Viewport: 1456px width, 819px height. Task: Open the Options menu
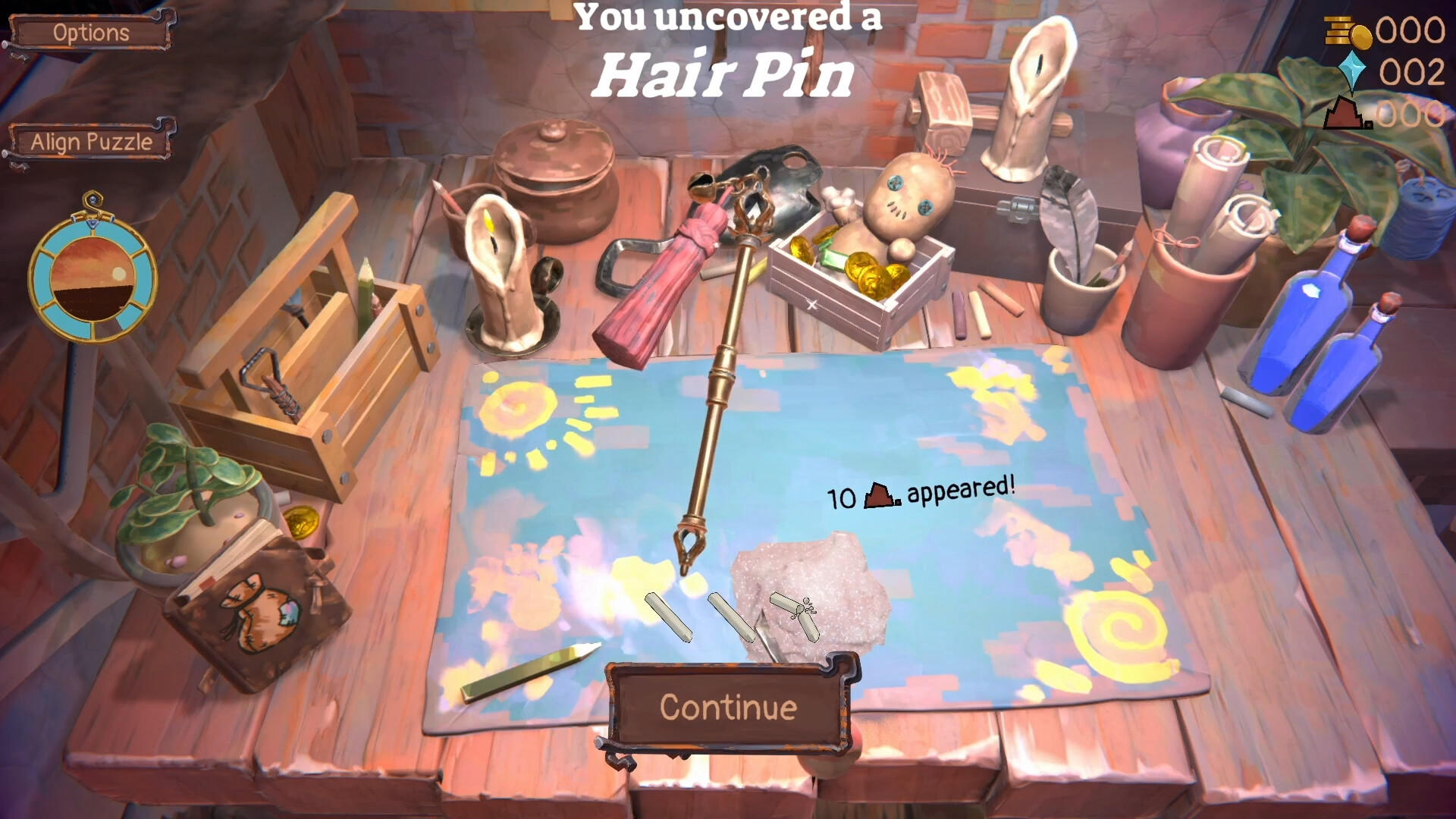click(91, 32)
